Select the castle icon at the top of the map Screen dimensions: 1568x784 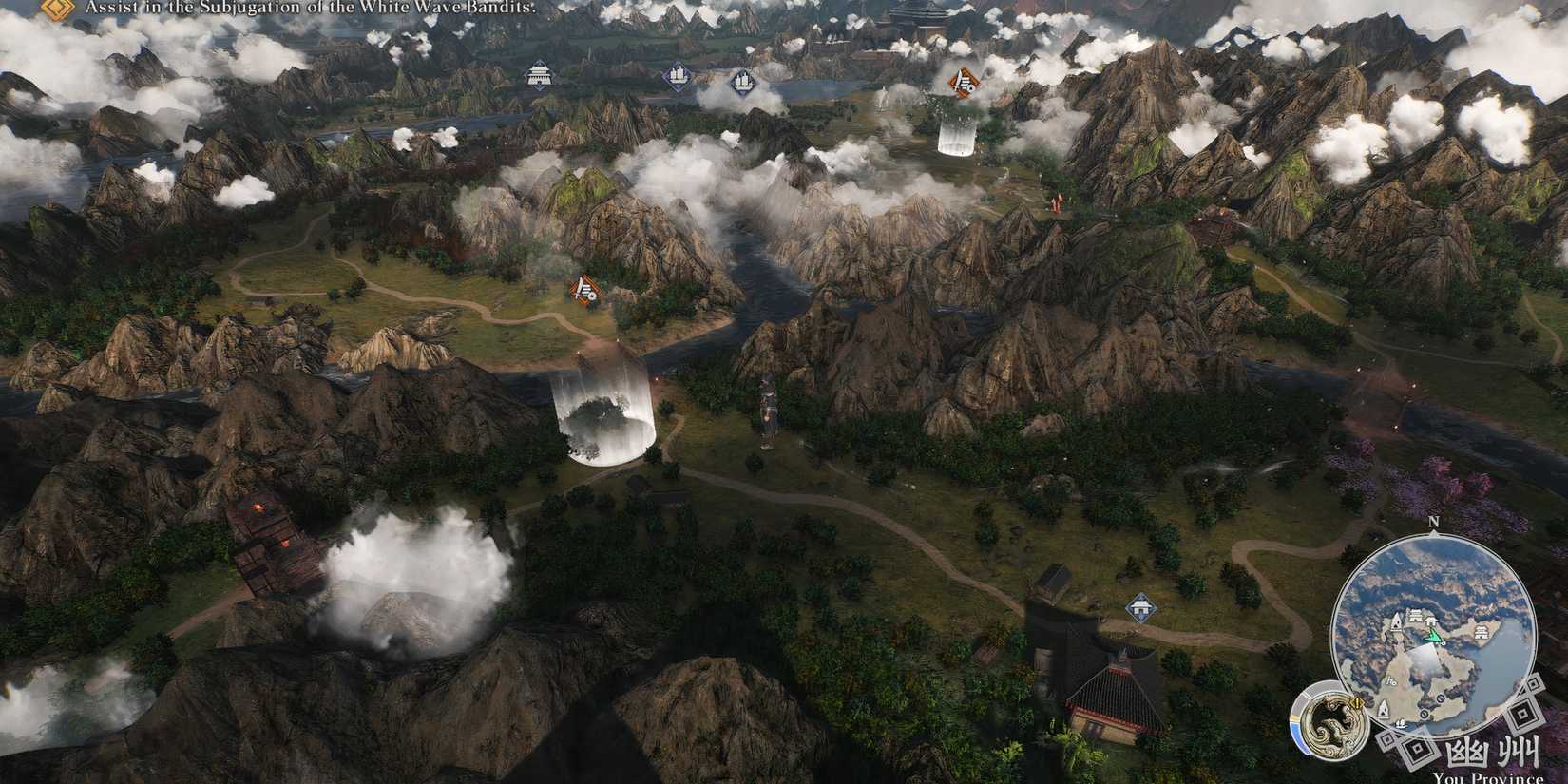click(540, 75)
